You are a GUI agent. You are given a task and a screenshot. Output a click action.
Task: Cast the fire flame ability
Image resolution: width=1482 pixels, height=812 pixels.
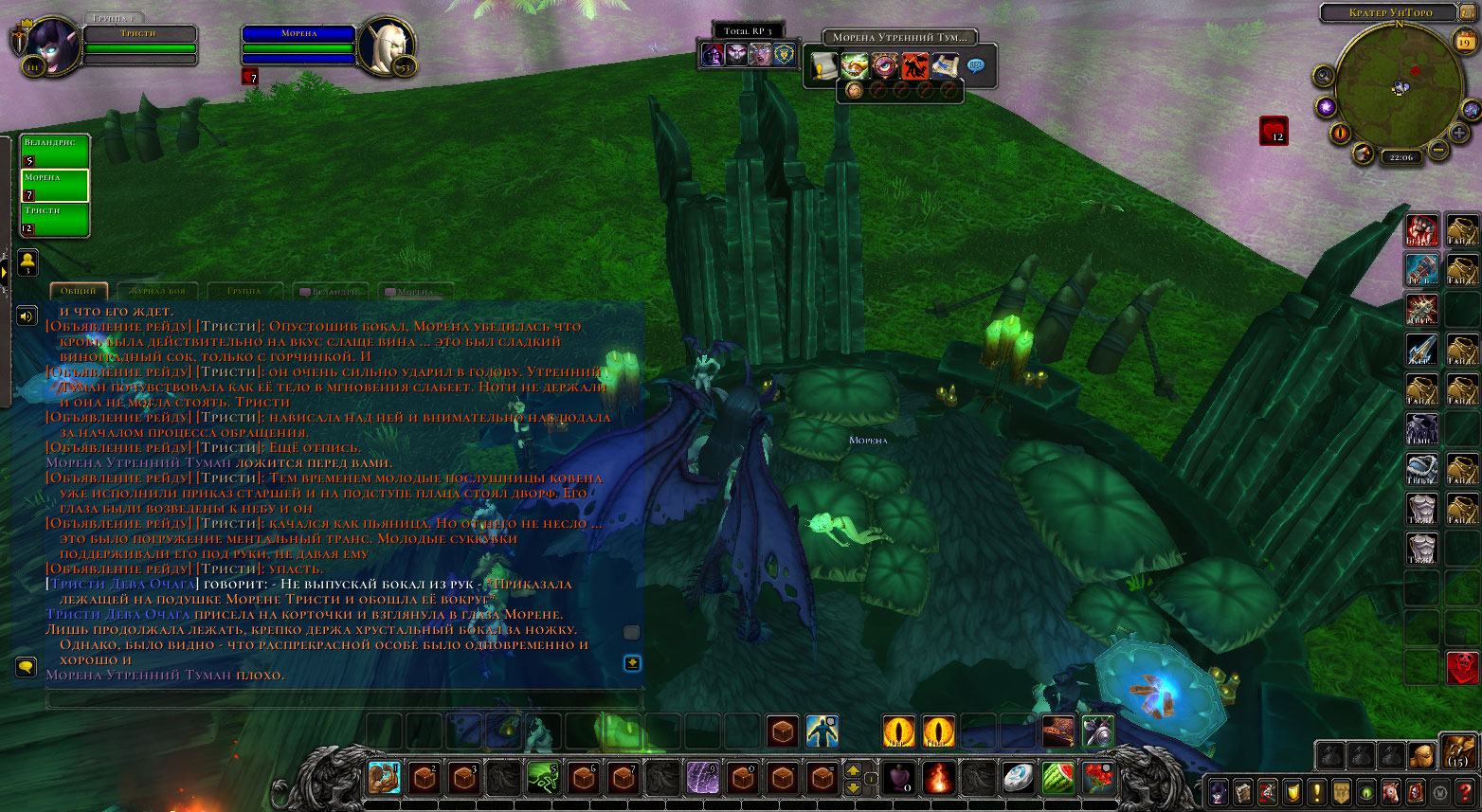click(938, 778)
